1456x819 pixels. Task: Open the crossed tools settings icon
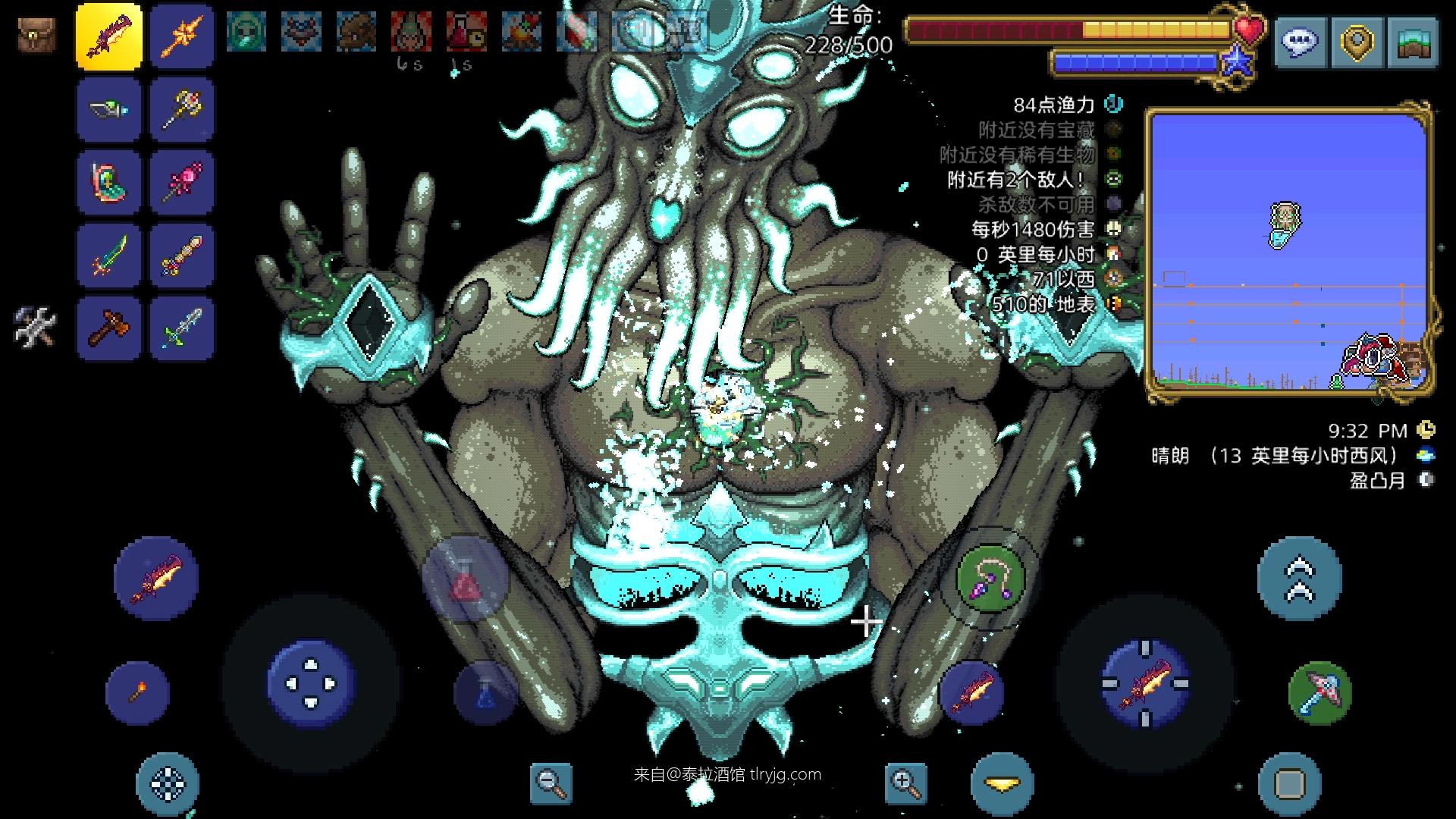click(x=36, y=327)
